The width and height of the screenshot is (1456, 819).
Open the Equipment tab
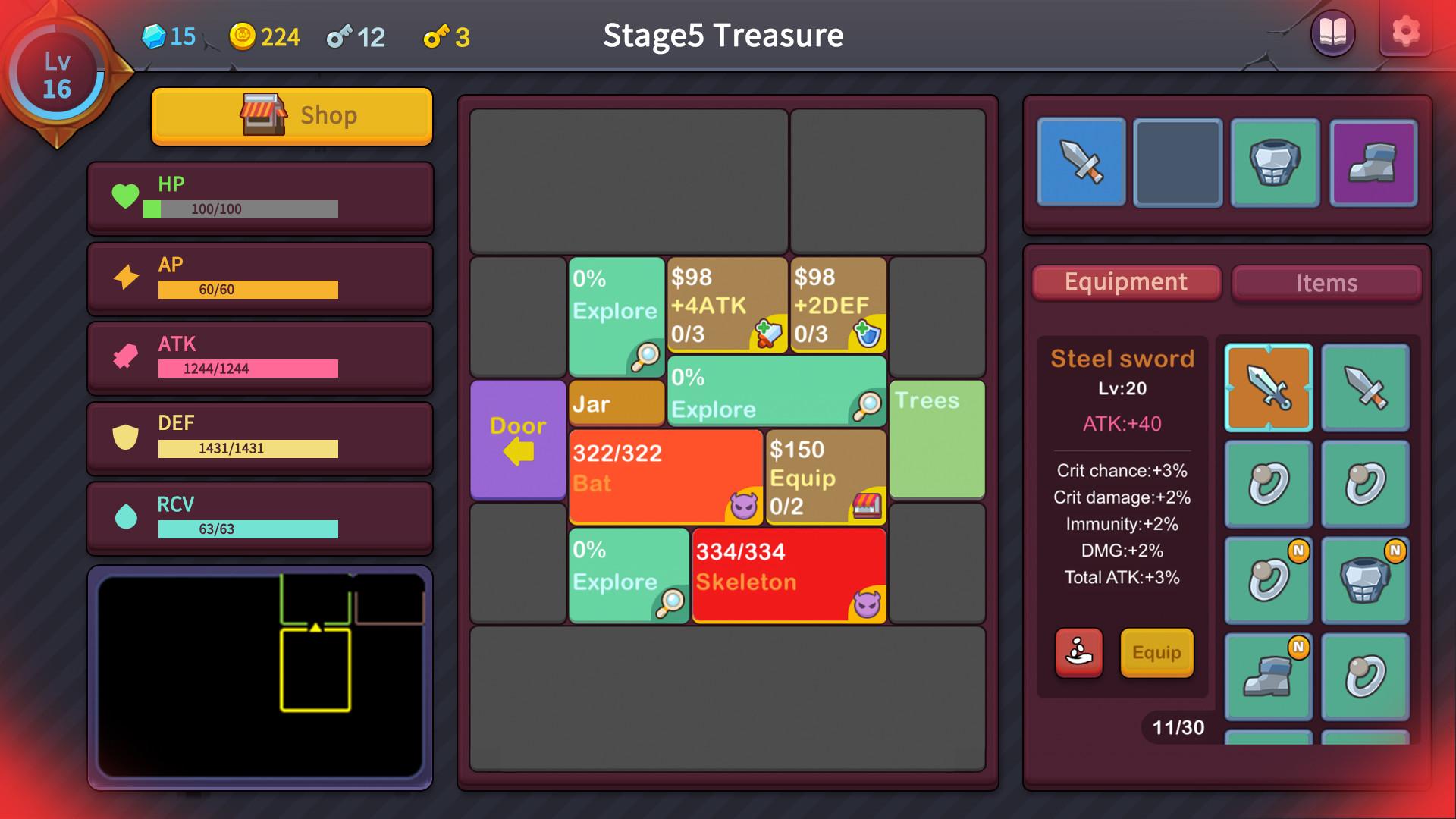point(1125,282)
